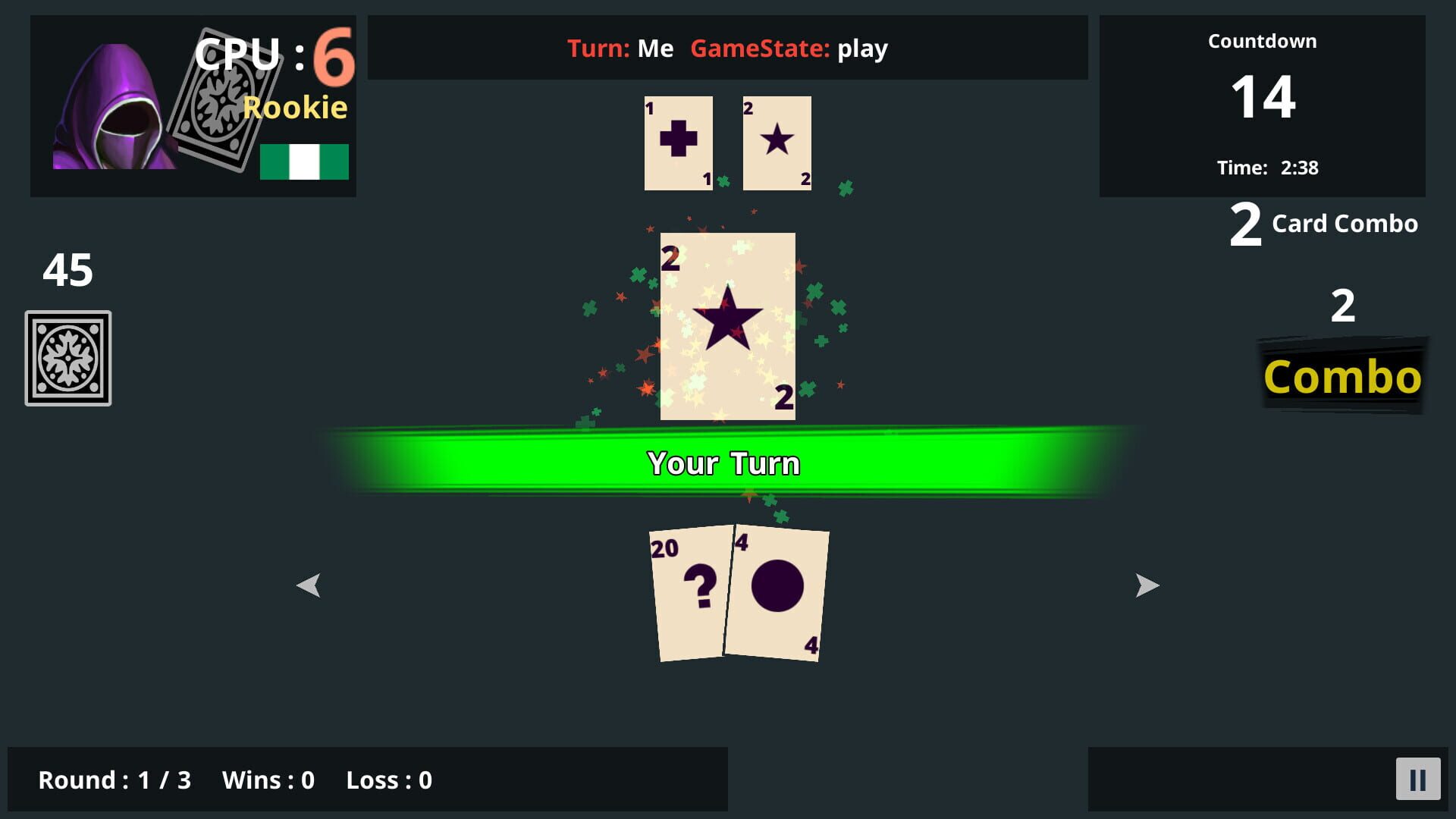Expand the left hand navigation arrow
This screenshot has width=1456, height=819.
tap(309, 585)
